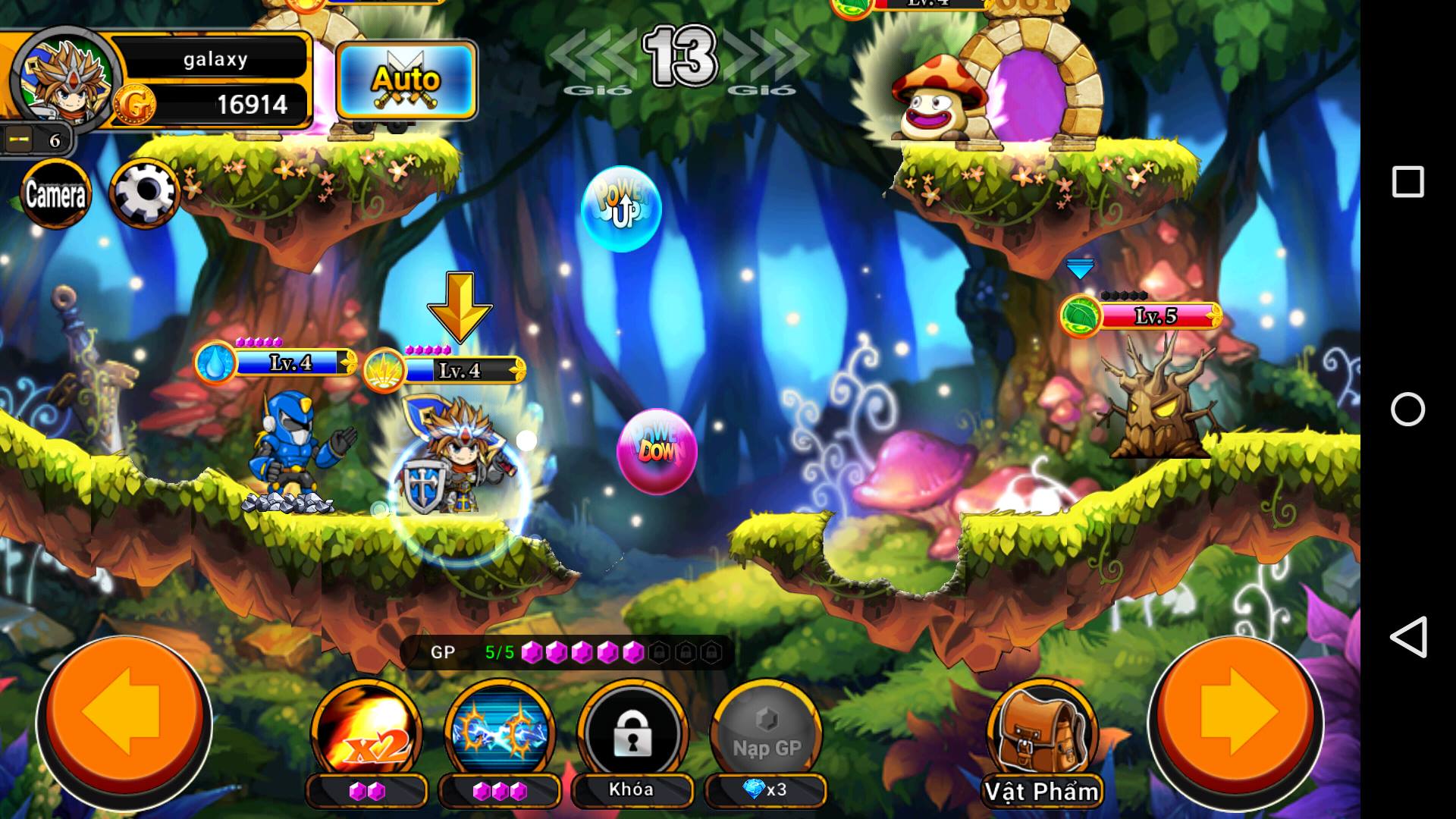Open Android recent apps square button
The height and width of the screenshot is (819, 1456).
point(1407,182)
